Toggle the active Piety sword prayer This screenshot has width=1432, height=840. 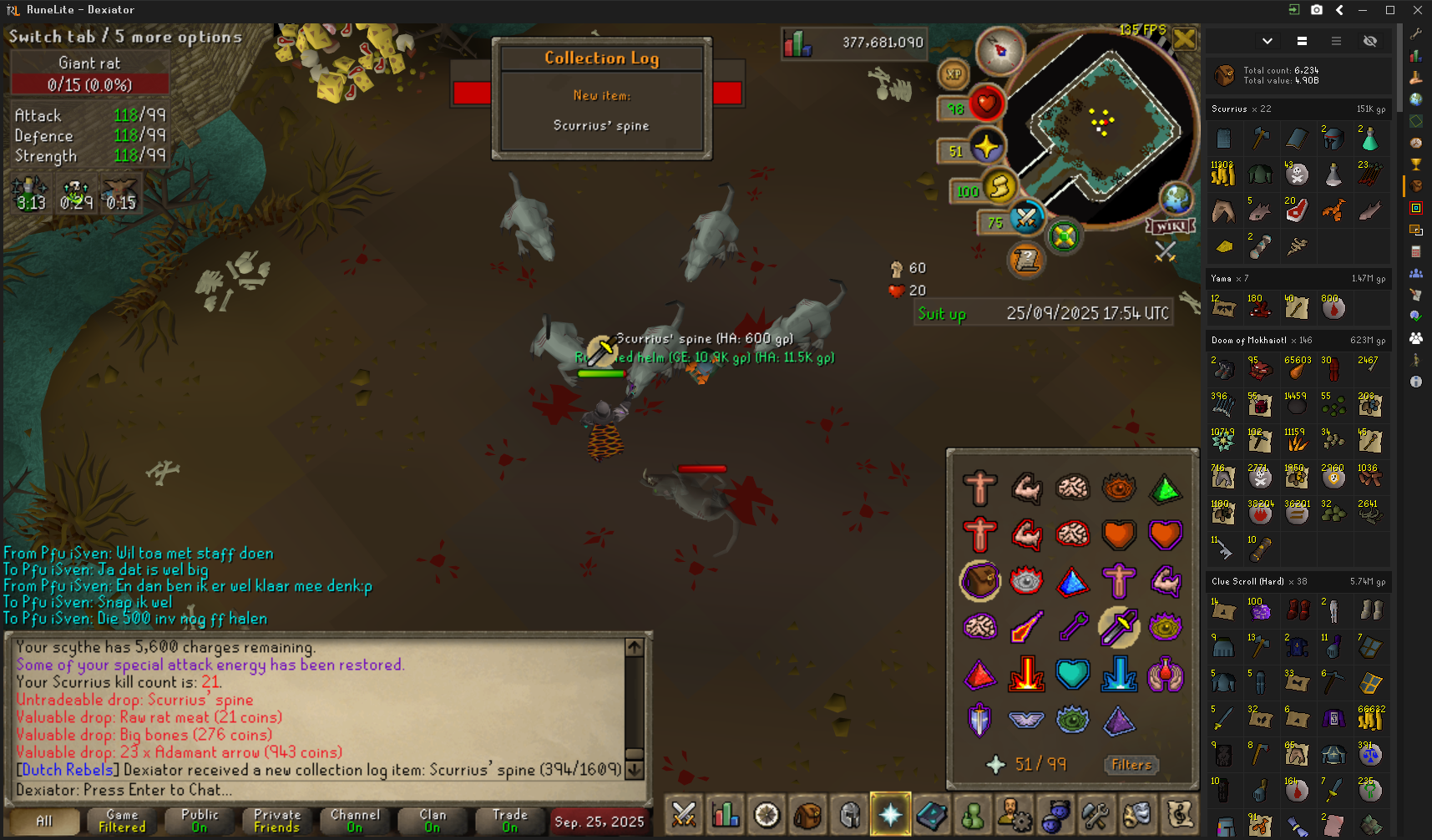[1119, 626]
